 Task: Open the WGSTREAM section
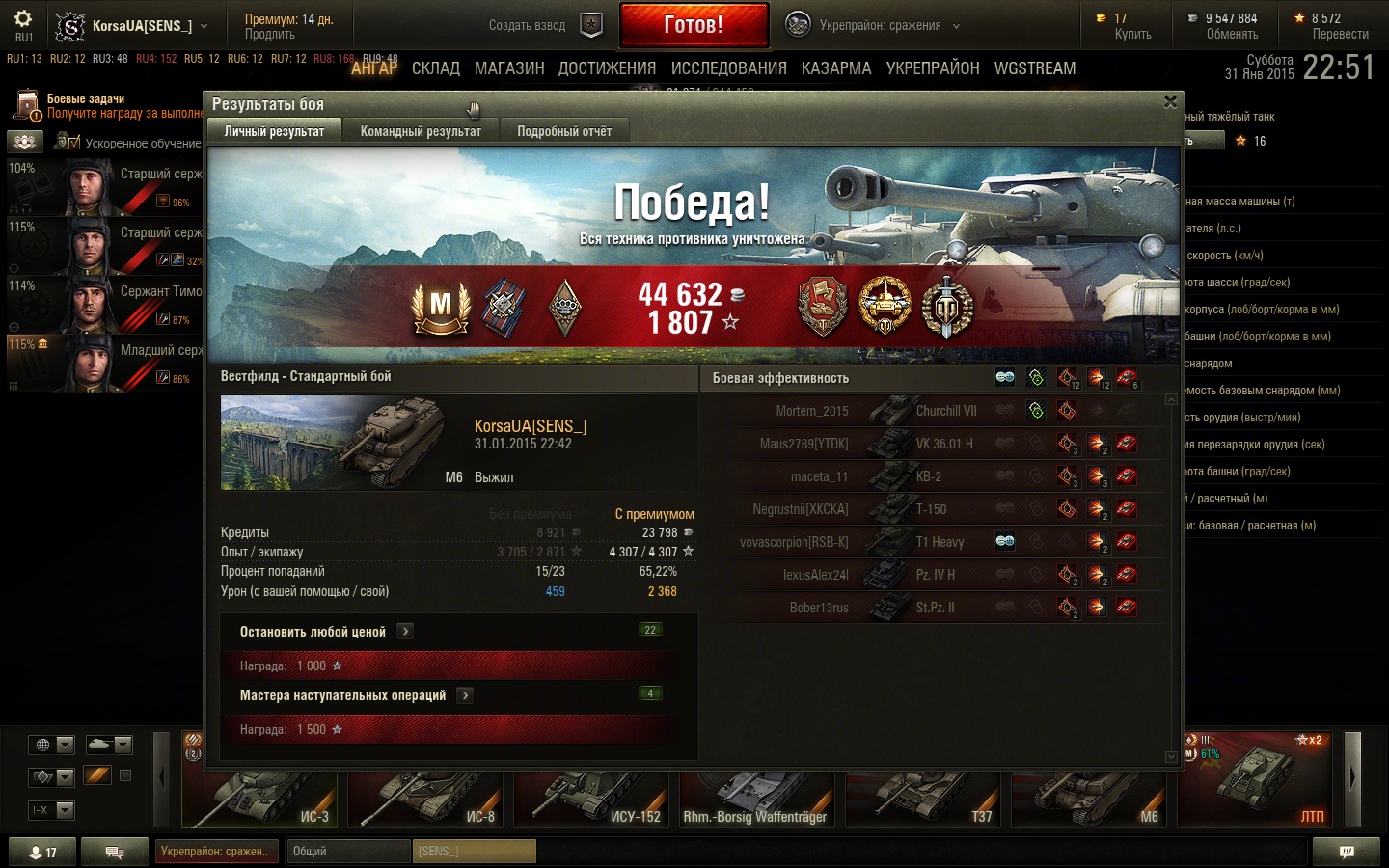pyautogui.click(x=1035, y=68)
